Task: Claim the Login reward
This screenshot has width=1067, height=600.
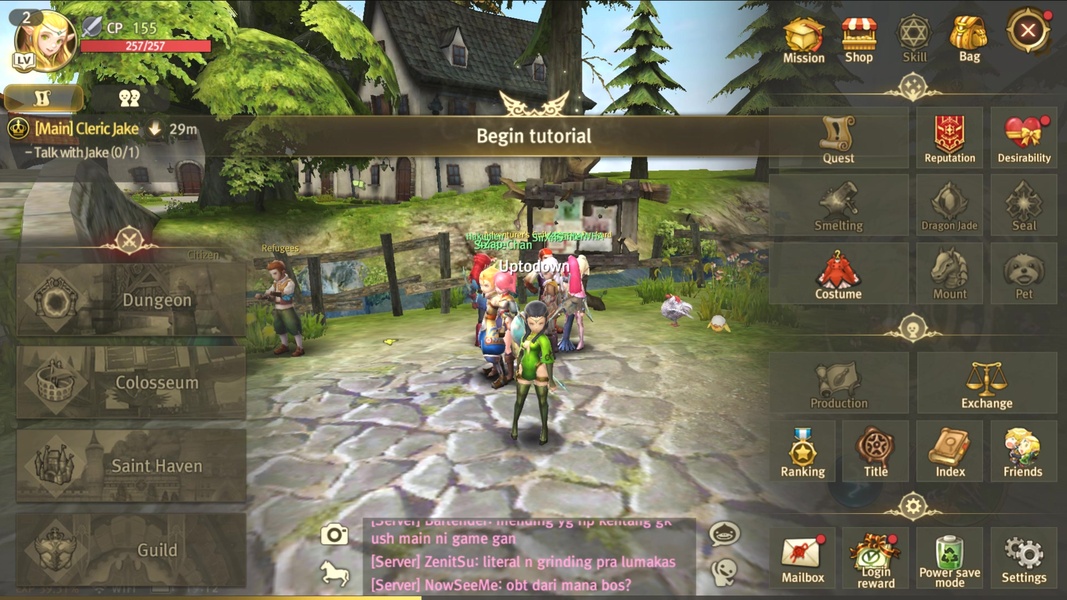Action: pos(876,558)
